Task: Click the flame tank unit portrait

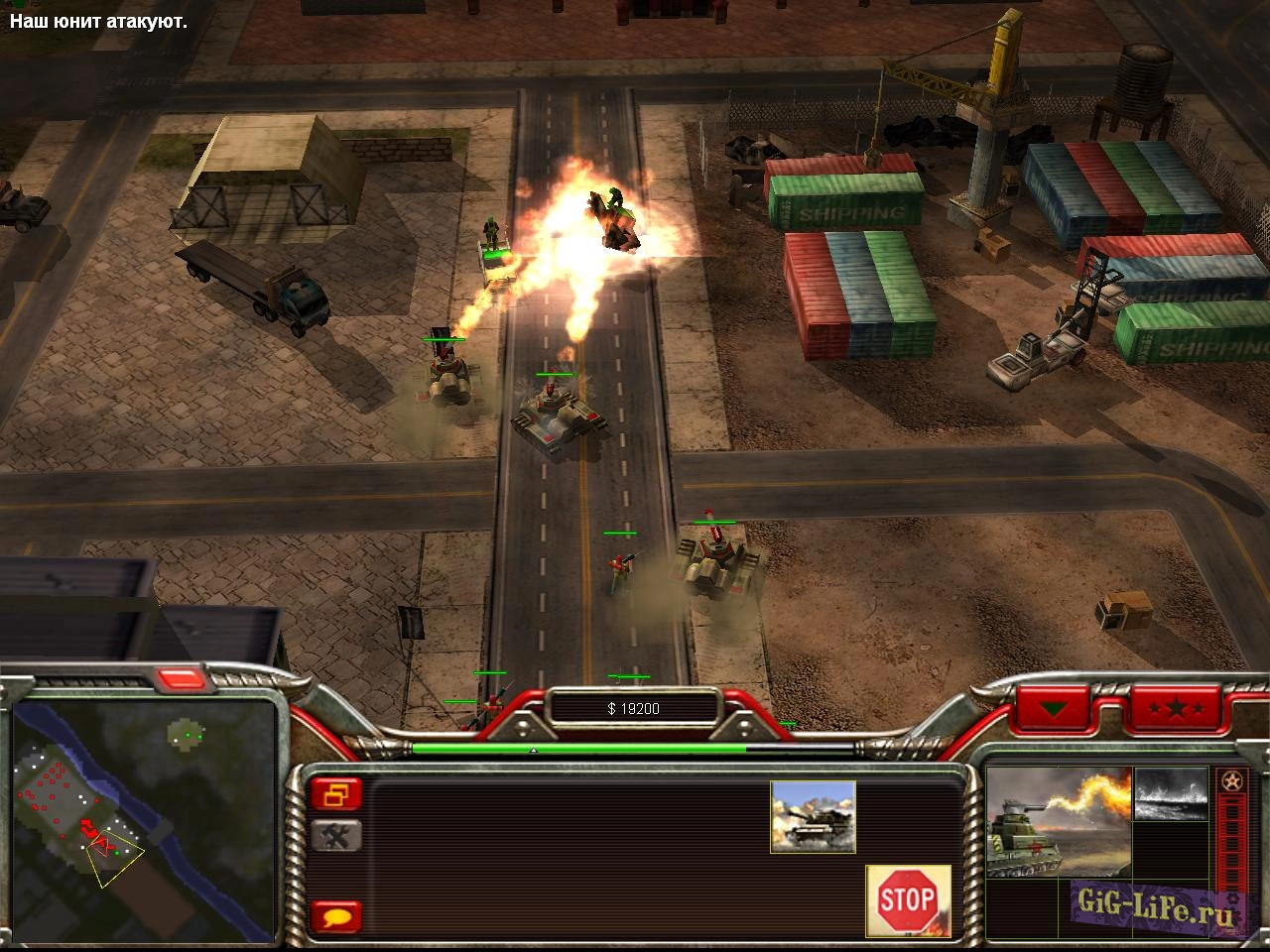Action: pyautogui.click(x=1058, y=821)
